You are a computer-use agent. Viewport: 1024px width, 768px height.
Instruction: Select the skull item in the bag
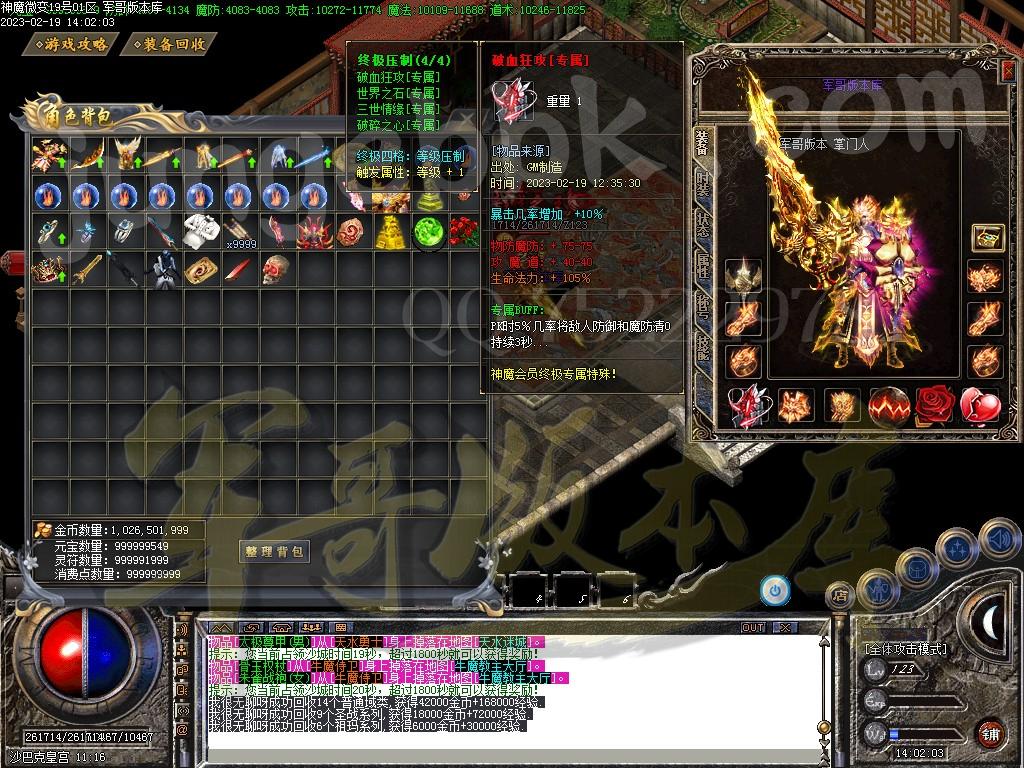coord(277,268)
